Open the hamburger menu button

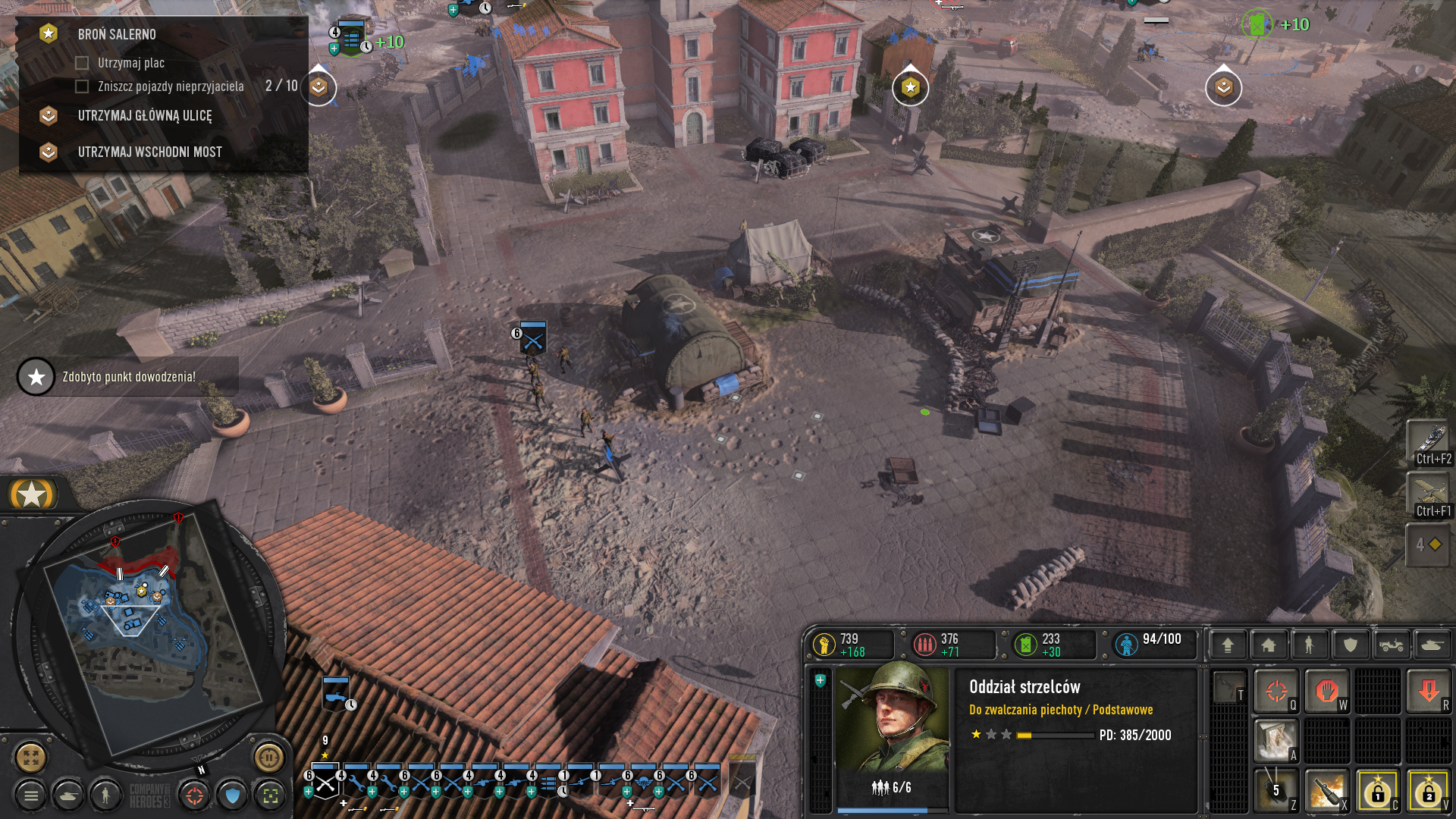tap(31, 795)
